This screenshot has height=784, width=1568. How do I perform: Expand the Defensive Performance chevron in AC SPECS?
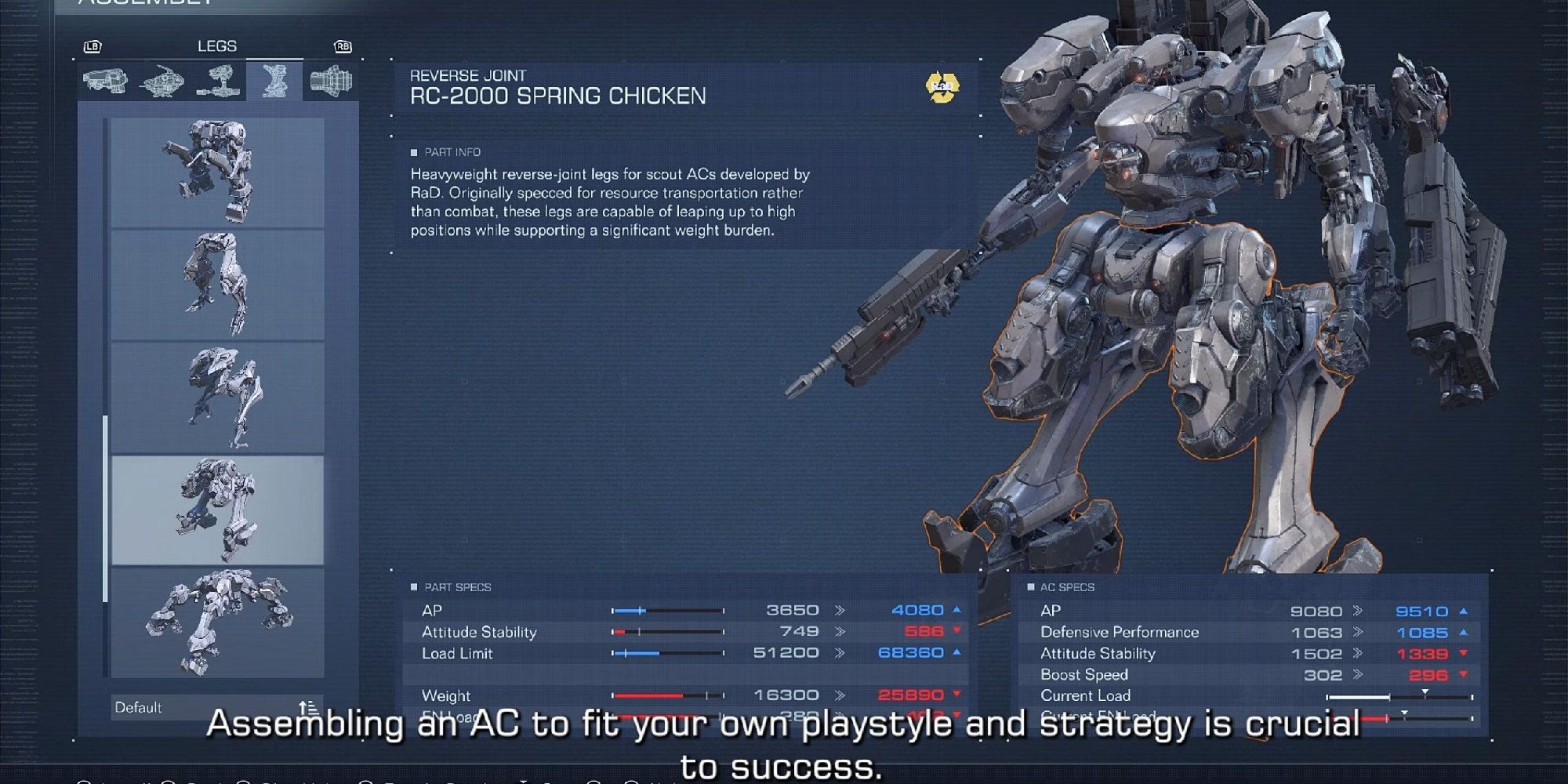tap(1359, 632)
